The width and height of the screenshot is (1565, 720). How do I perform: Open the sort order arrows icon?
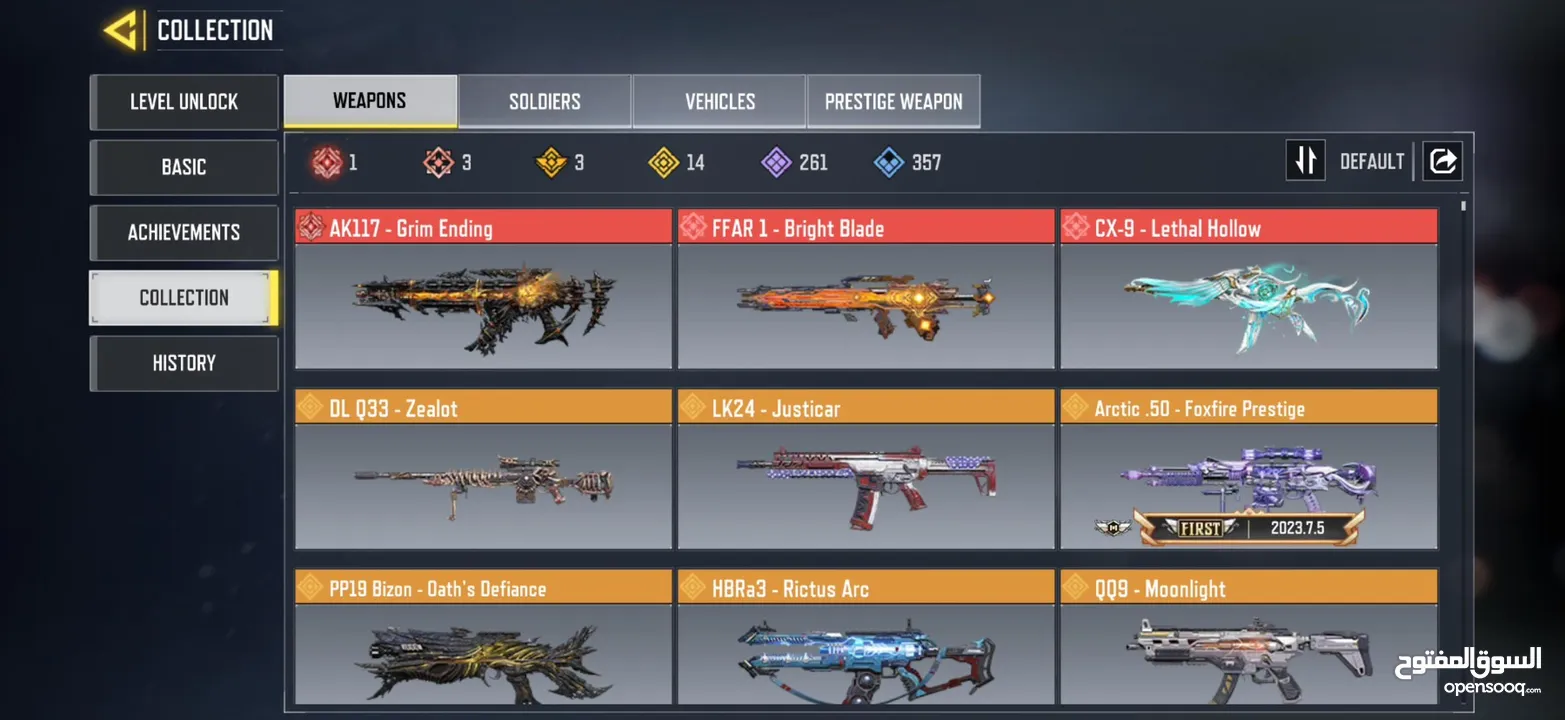(1305, 160)
